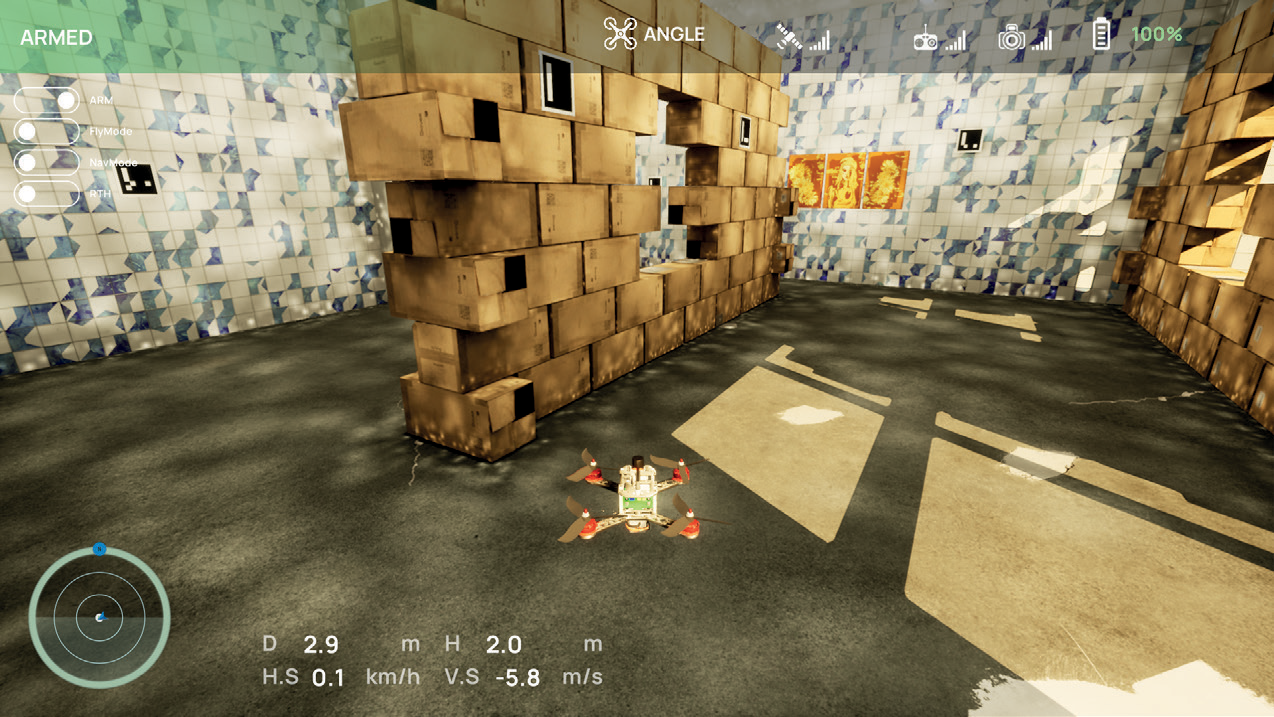The image size is (1274, 717).
Task: Activate the RTH return-to-home toggle
Action: click(x=47, y=193)
